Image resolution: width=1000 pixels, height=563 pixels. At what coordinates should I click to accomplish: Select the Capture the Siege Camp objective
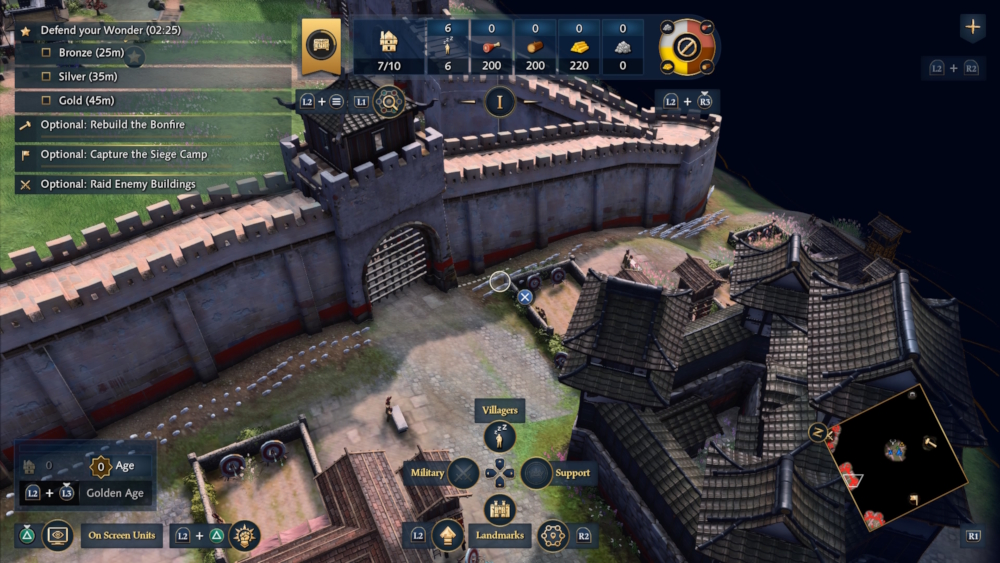(123, 154)
